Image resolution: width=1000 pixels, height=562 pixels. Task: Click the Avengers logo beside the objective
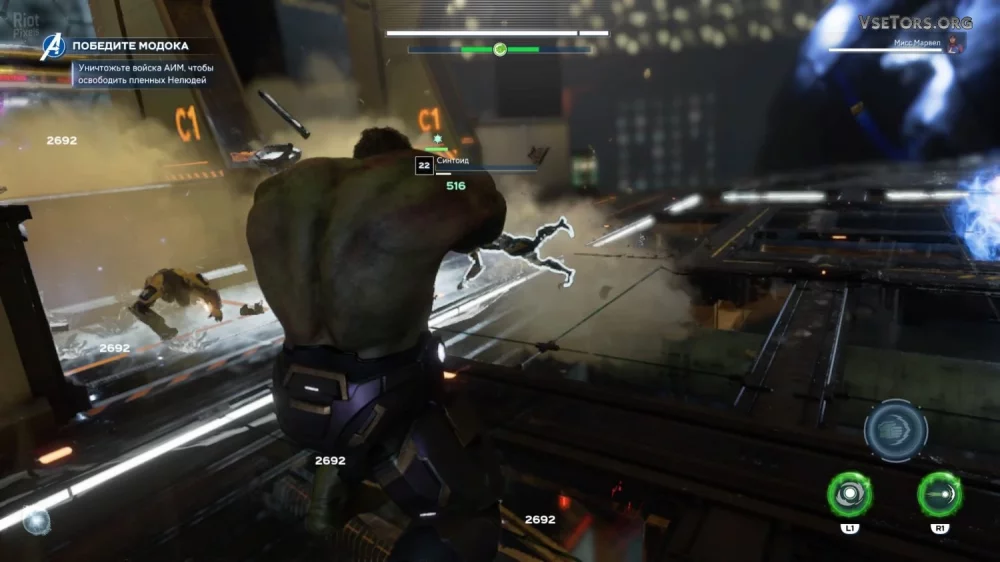click(52, 47)
